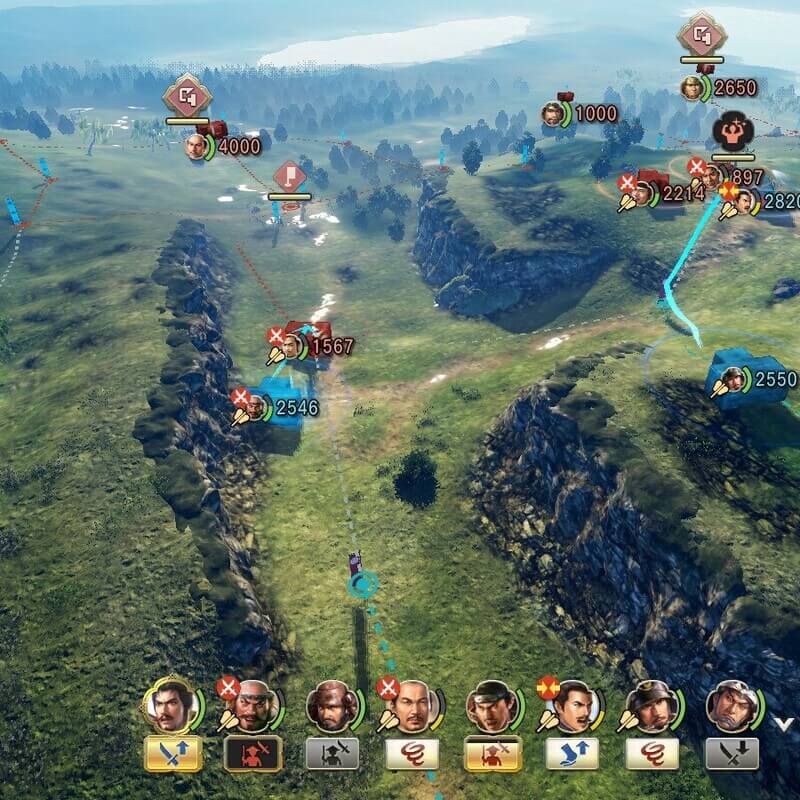This screenshot has width=800, height=800.
Task: Select the enemy unit with 4000 troops
Action: [x=199, y=146]
